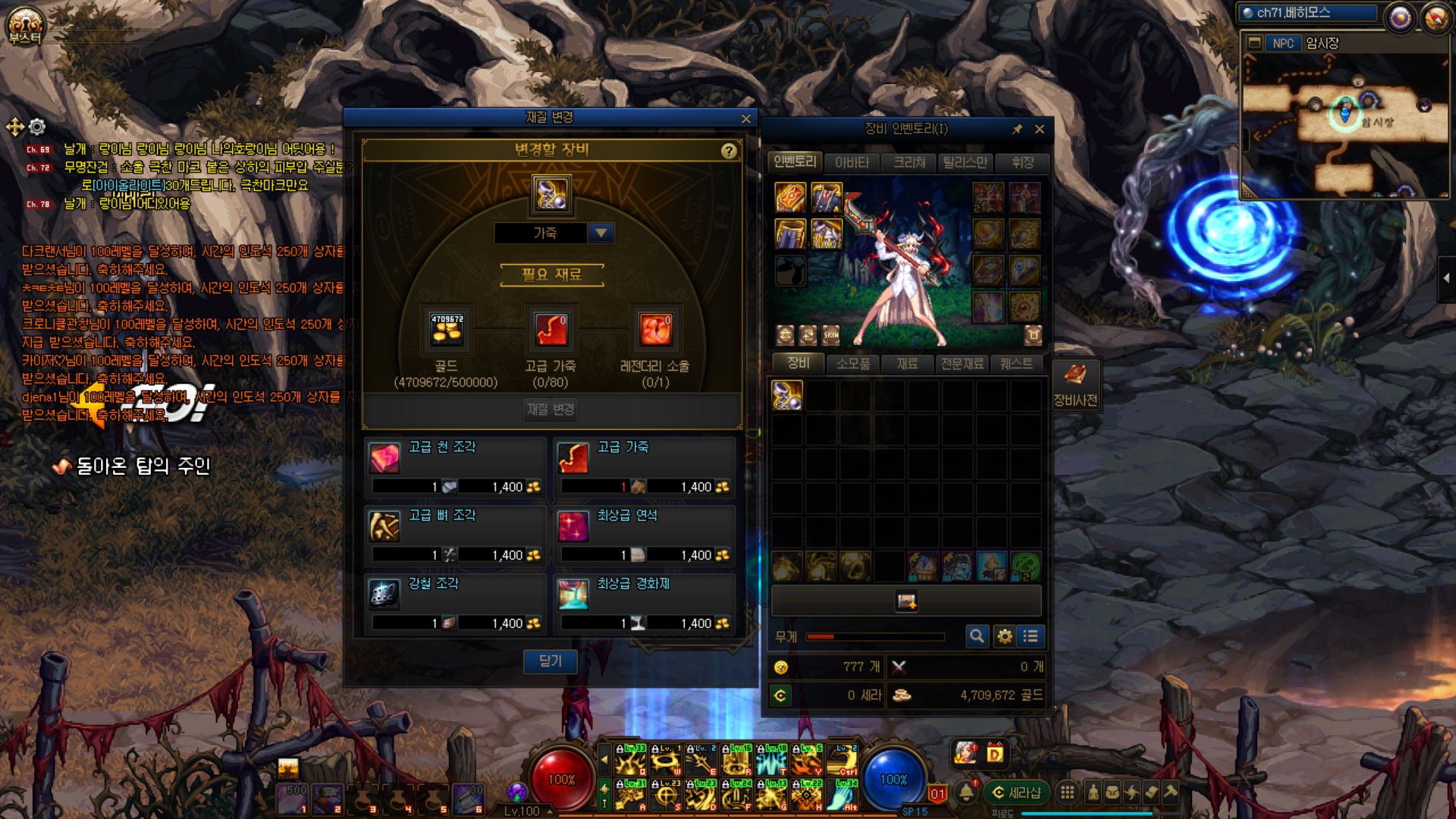Click the inventory search magnifier button
Screen dimensions: 1456x819
click(x=977, y=636)
